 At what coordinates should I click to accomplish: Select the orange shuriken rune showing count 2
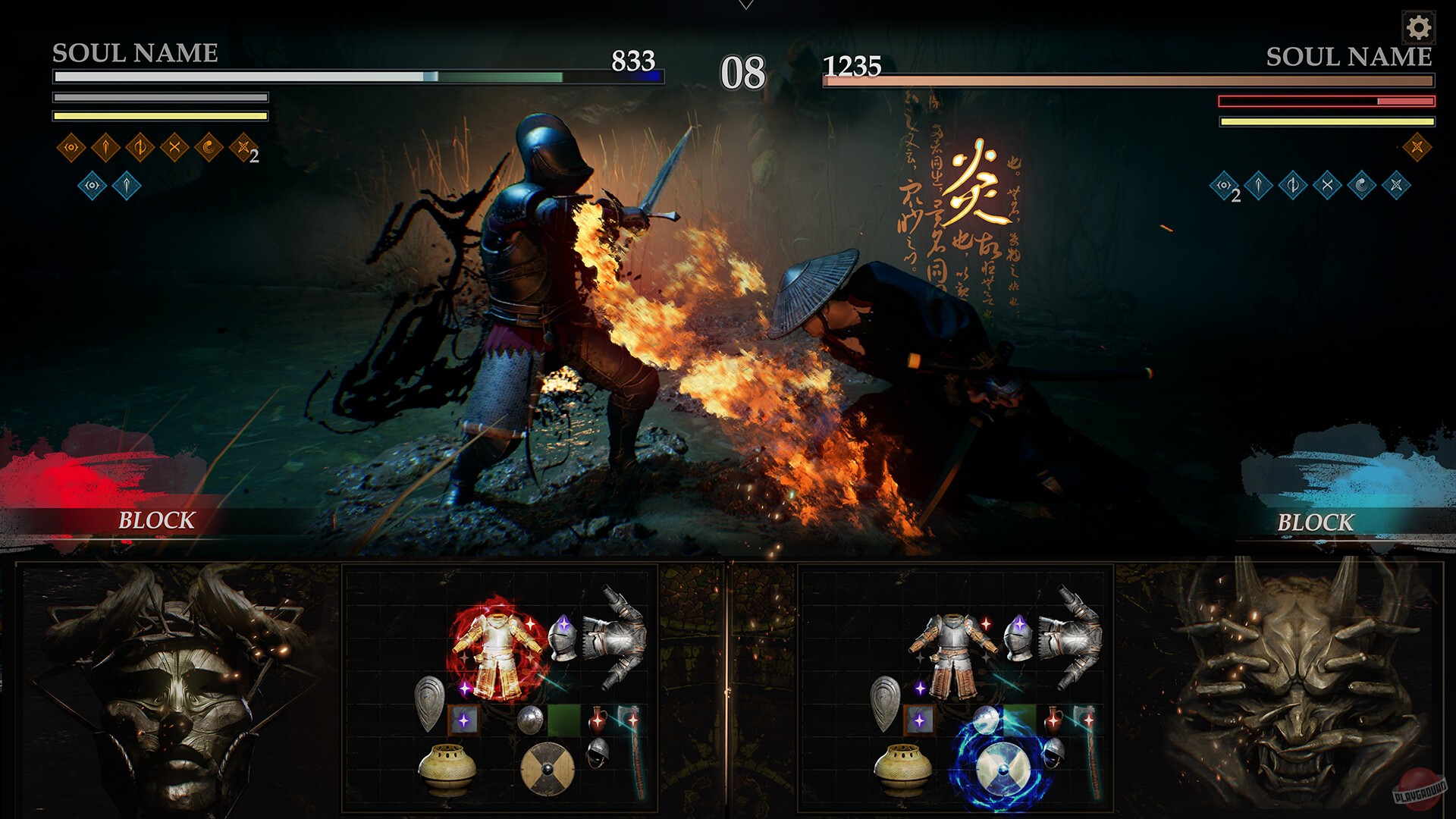tap(243, 149)
